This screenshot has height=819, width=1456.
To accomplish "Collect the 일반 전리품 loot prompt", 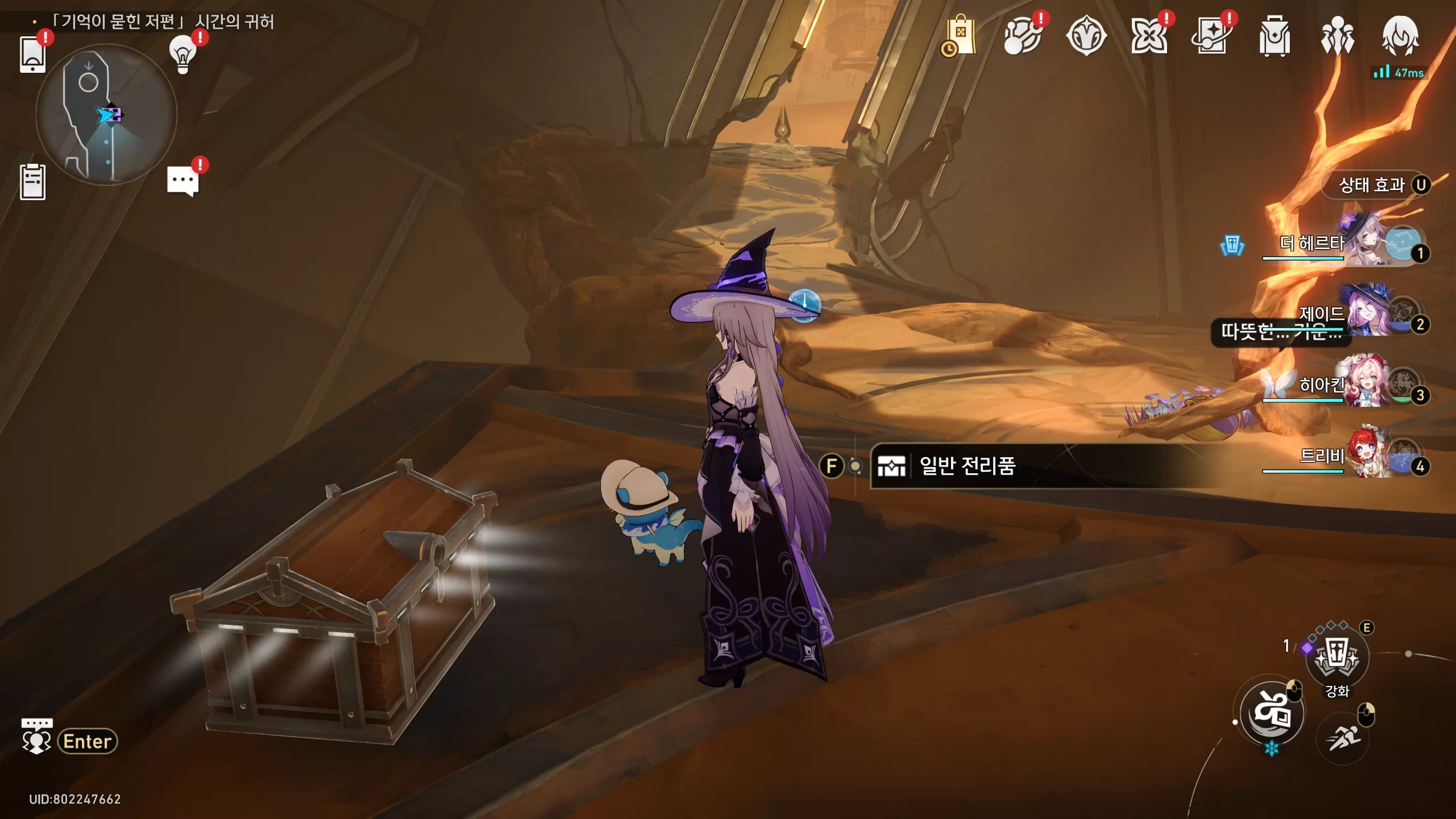I will tap(967, 466).
